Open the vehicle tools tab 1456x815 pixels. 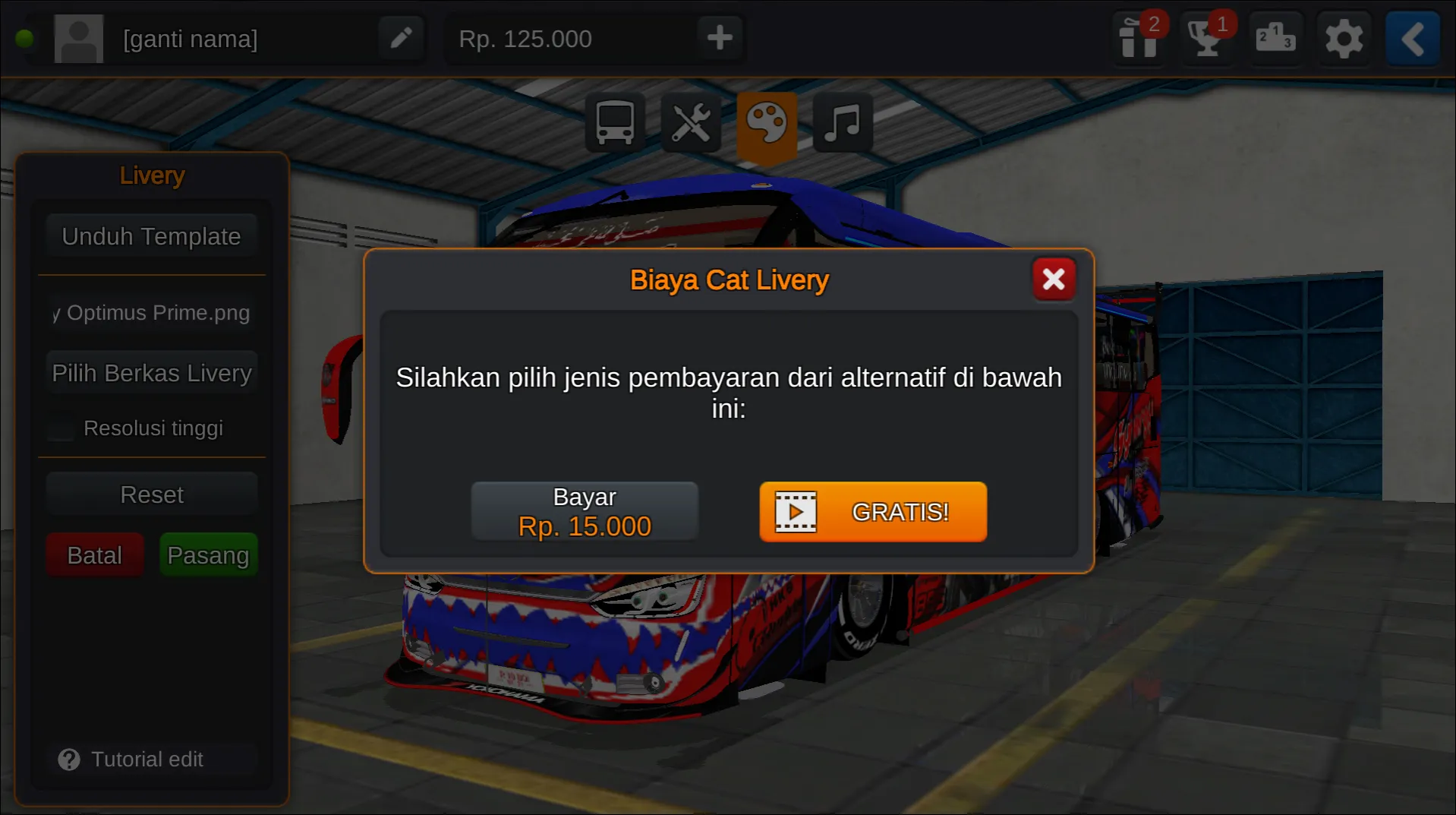coord(691,122)
